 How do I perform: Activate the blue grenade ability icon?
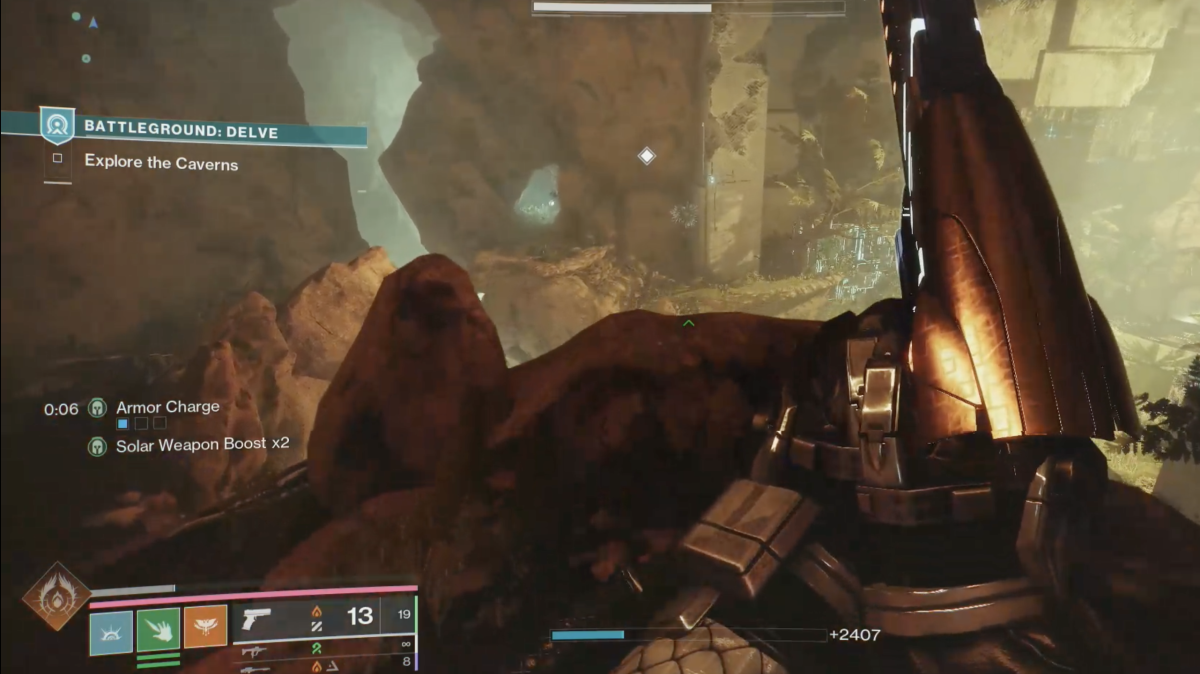tap(111, 633)
